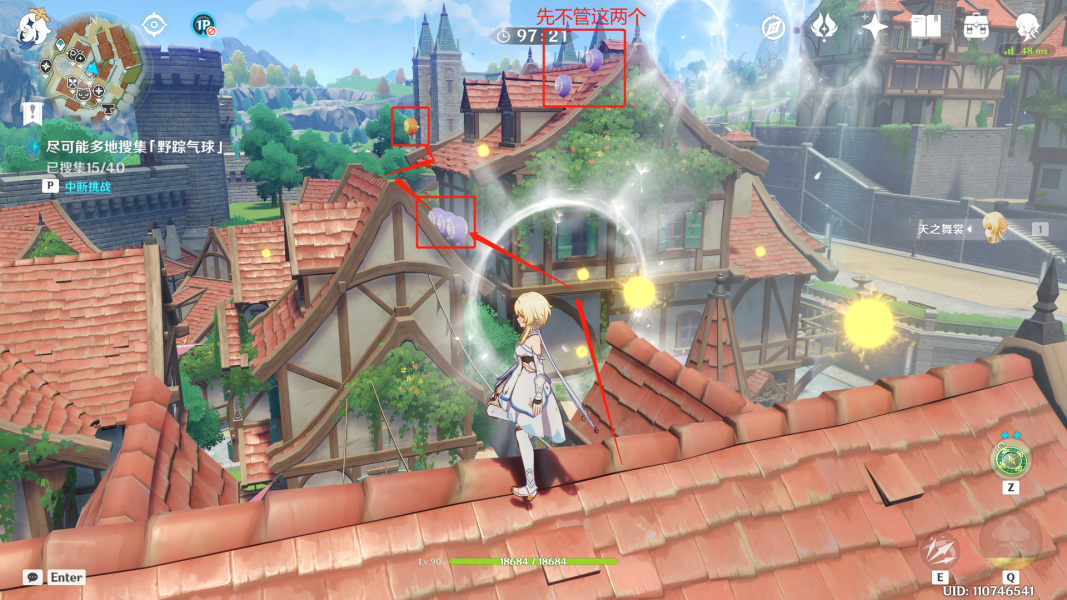The image size is (1067, 600).
Task: Use the green compass gadget
Action: click(x=1009, y=459)
